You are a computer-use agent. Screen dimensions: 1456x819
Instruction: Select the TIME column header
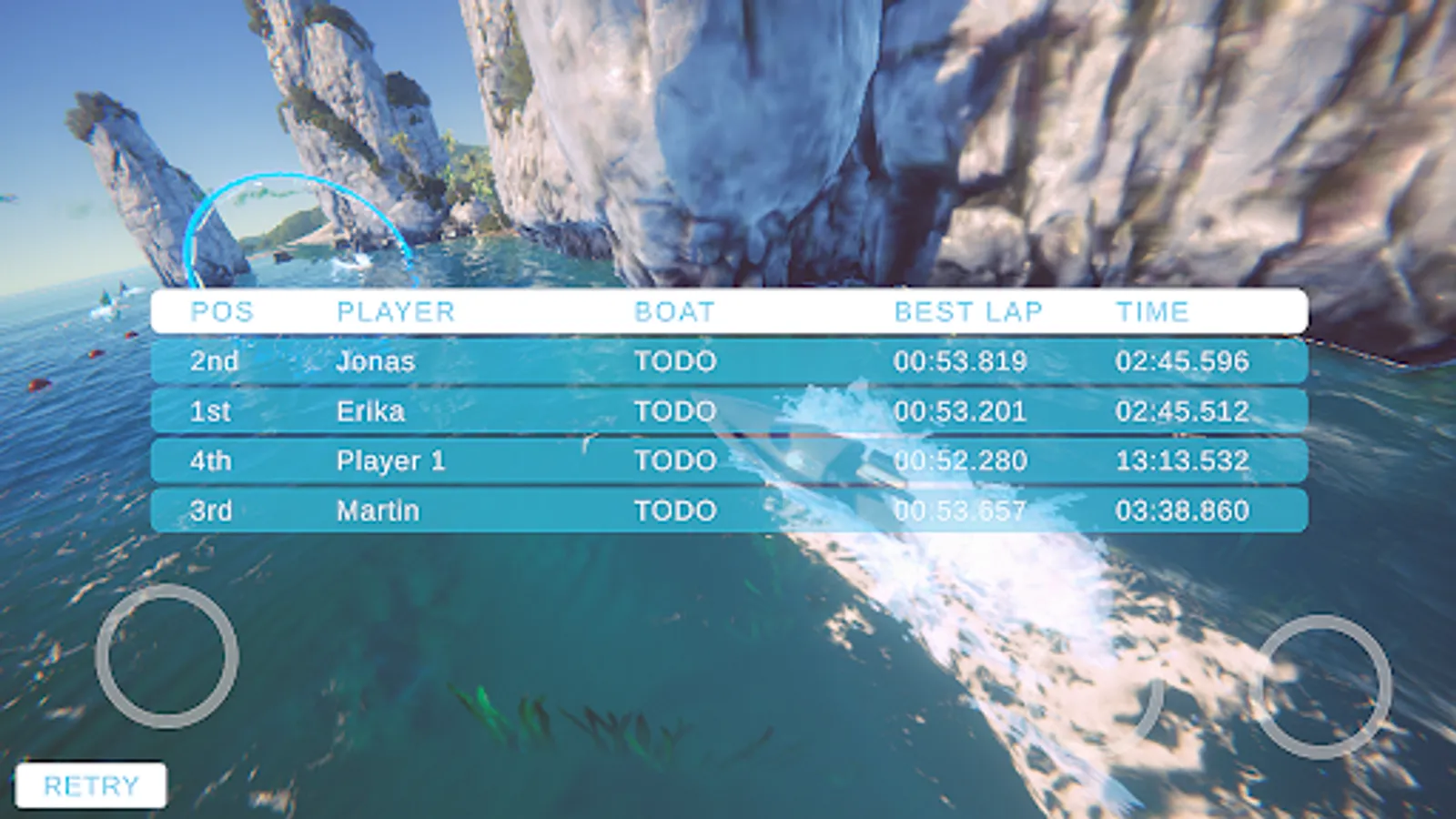(1153, 311)
